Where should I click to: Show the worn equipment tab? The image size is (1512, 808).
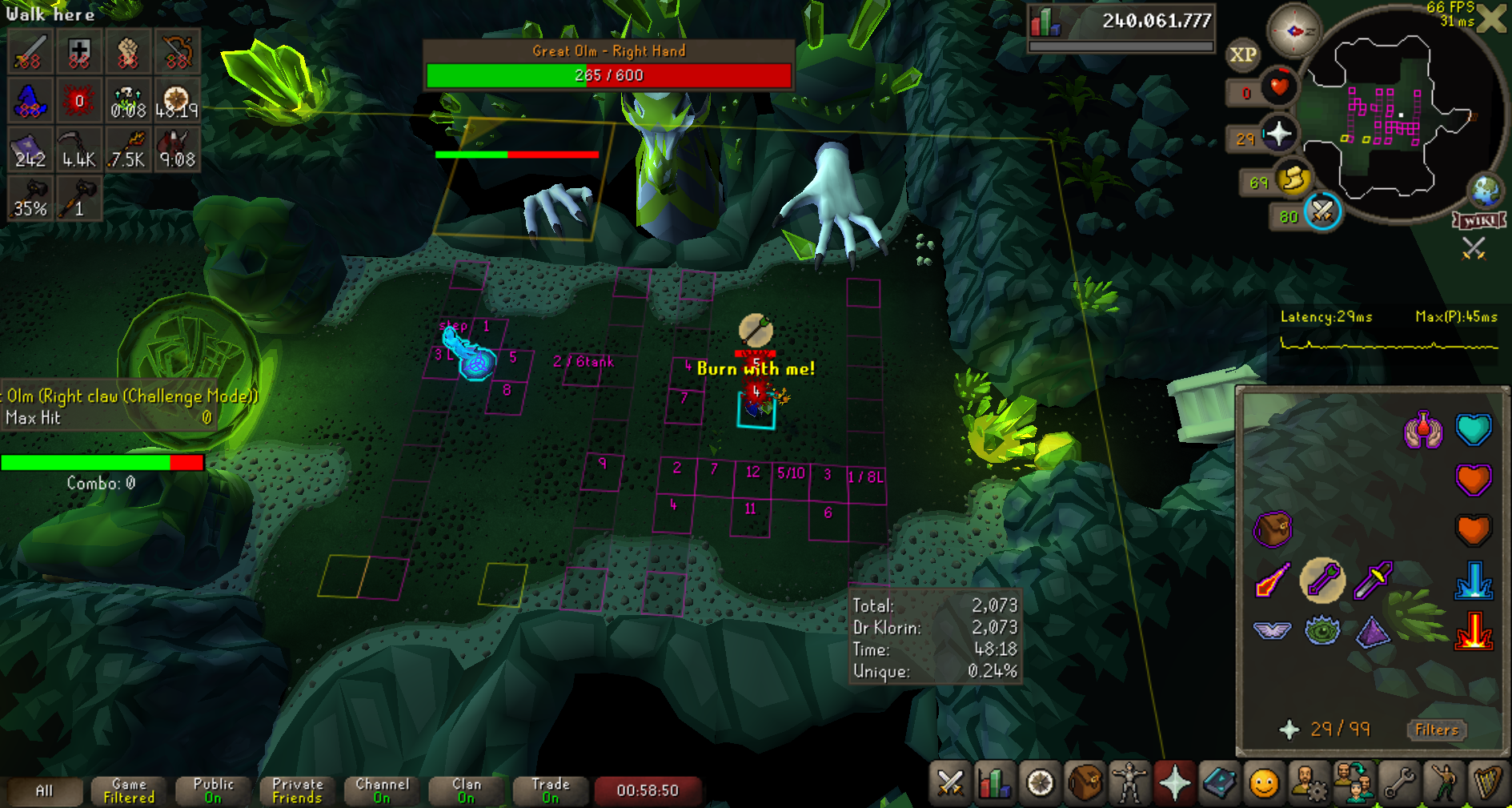1129,783
